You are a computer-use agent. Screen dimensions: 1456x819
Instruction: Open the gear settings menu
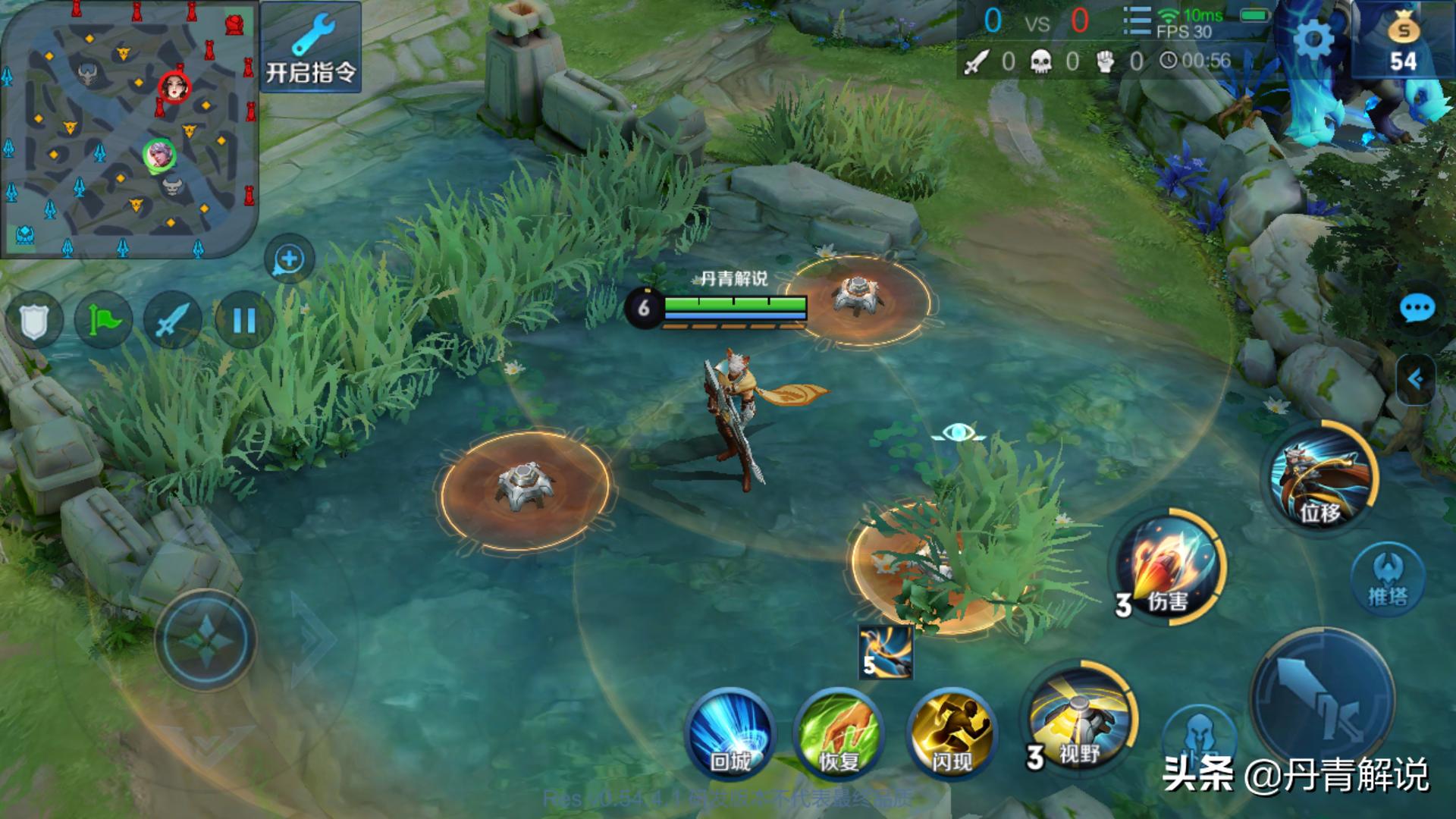coord(1313,38)
